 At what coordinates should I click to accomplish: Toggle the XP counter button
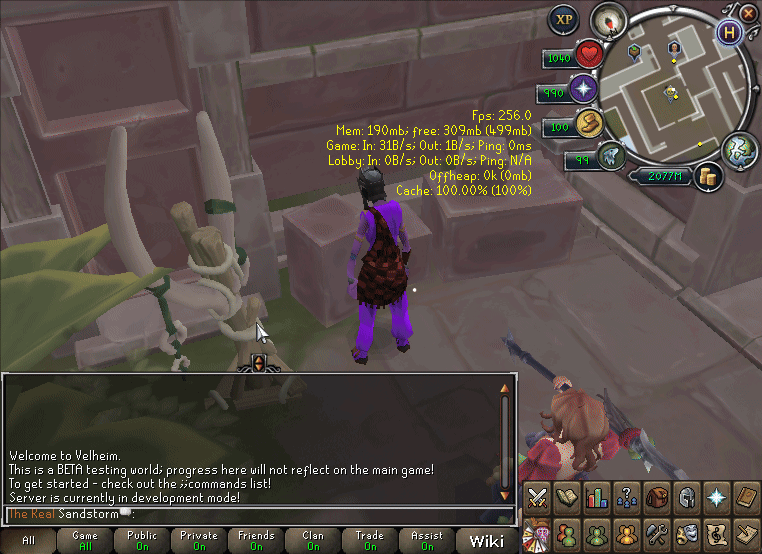coord(564,19)
